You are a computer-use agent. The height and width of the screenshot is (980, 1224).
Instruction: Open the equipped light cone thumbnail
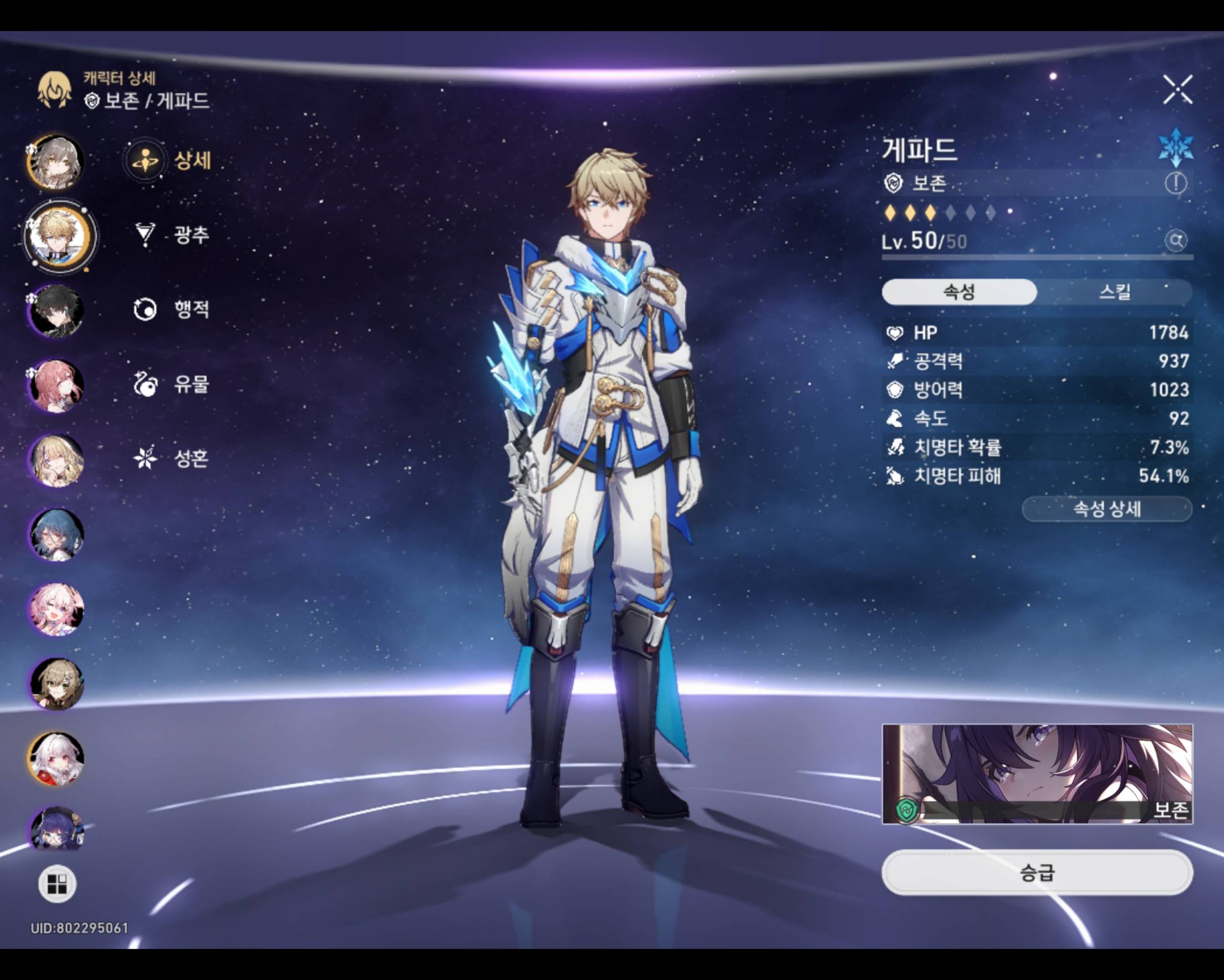1037,773
